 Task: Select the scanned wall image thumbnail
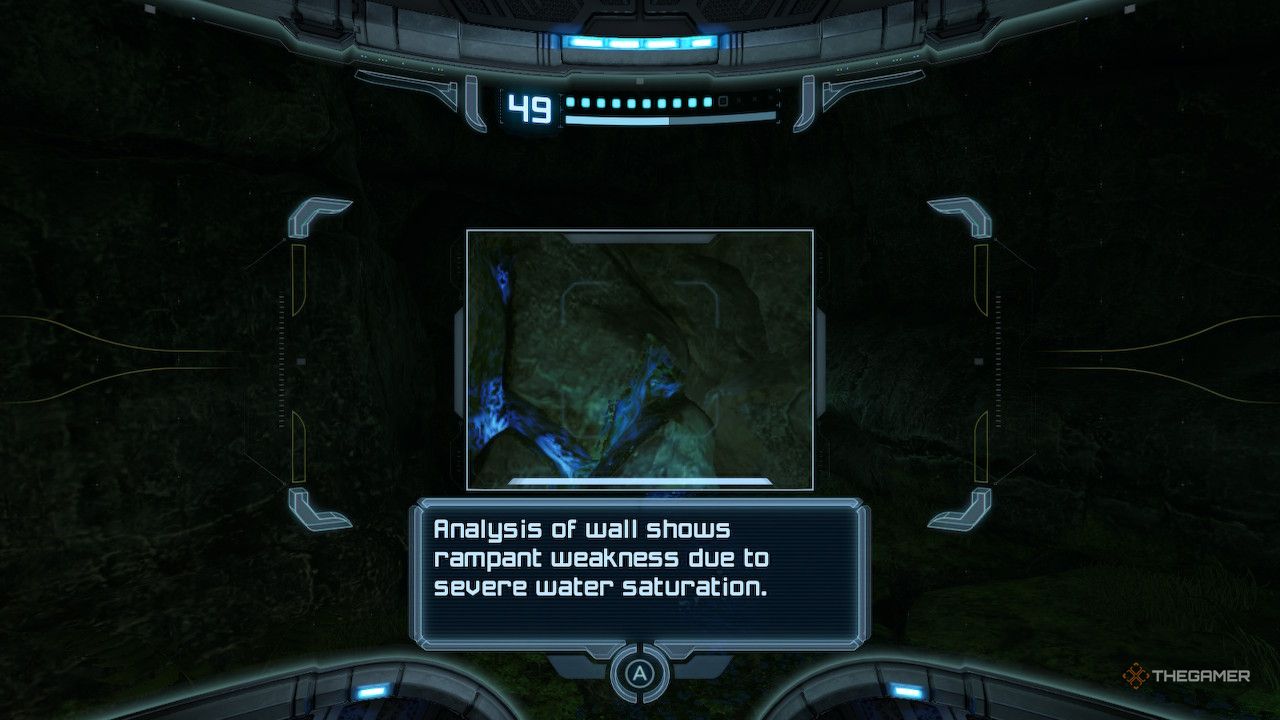point(640,360)
